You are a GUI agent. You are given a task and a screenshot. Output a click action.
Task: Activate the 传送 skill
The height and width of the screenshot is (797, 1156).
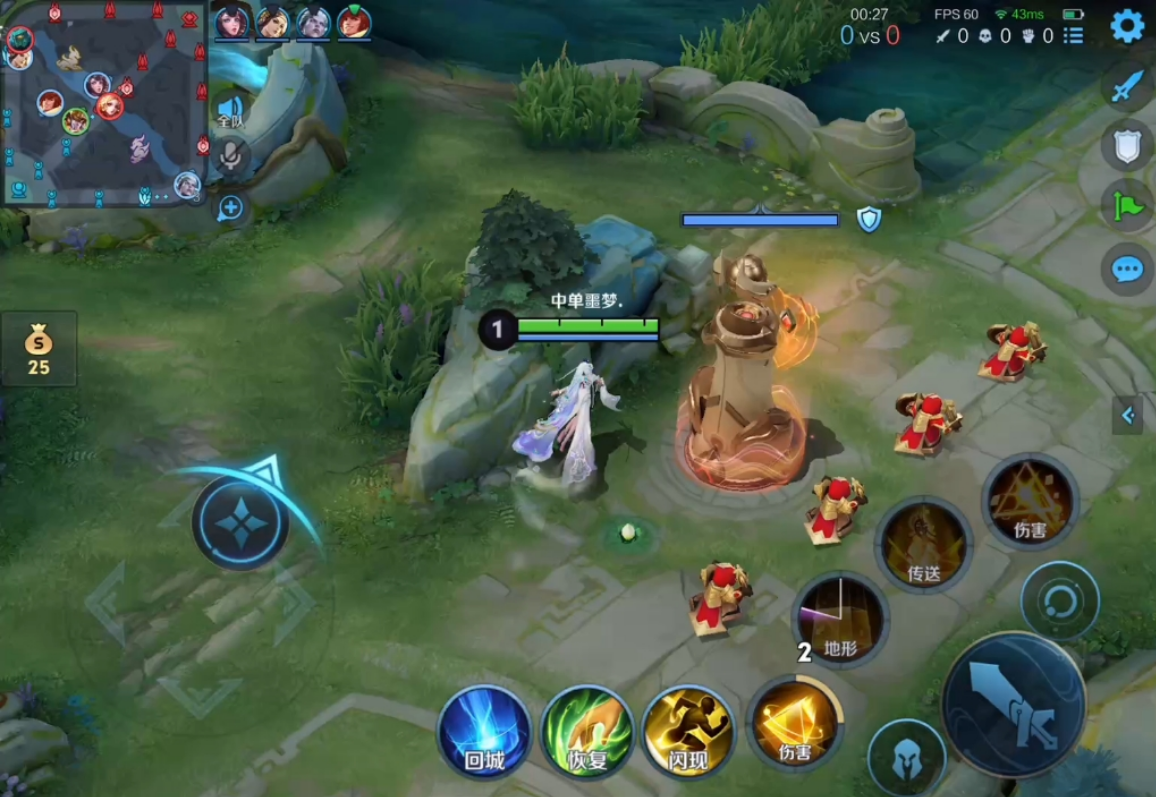pyautogui.click(x=924, y=545)
